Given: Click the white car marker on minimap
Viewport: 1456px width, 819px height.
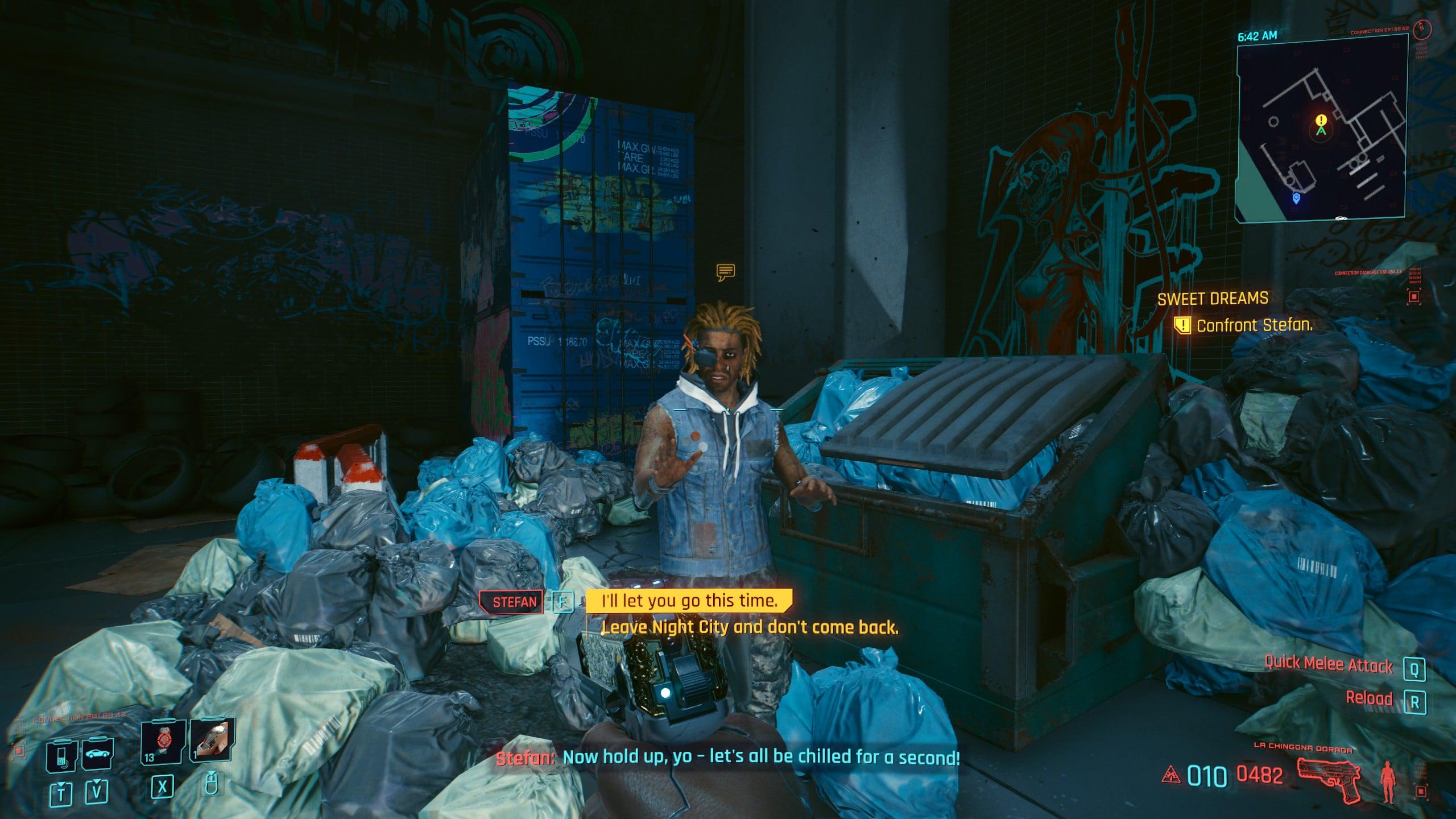Looking at the screenshot, I should coord(1341,218).
